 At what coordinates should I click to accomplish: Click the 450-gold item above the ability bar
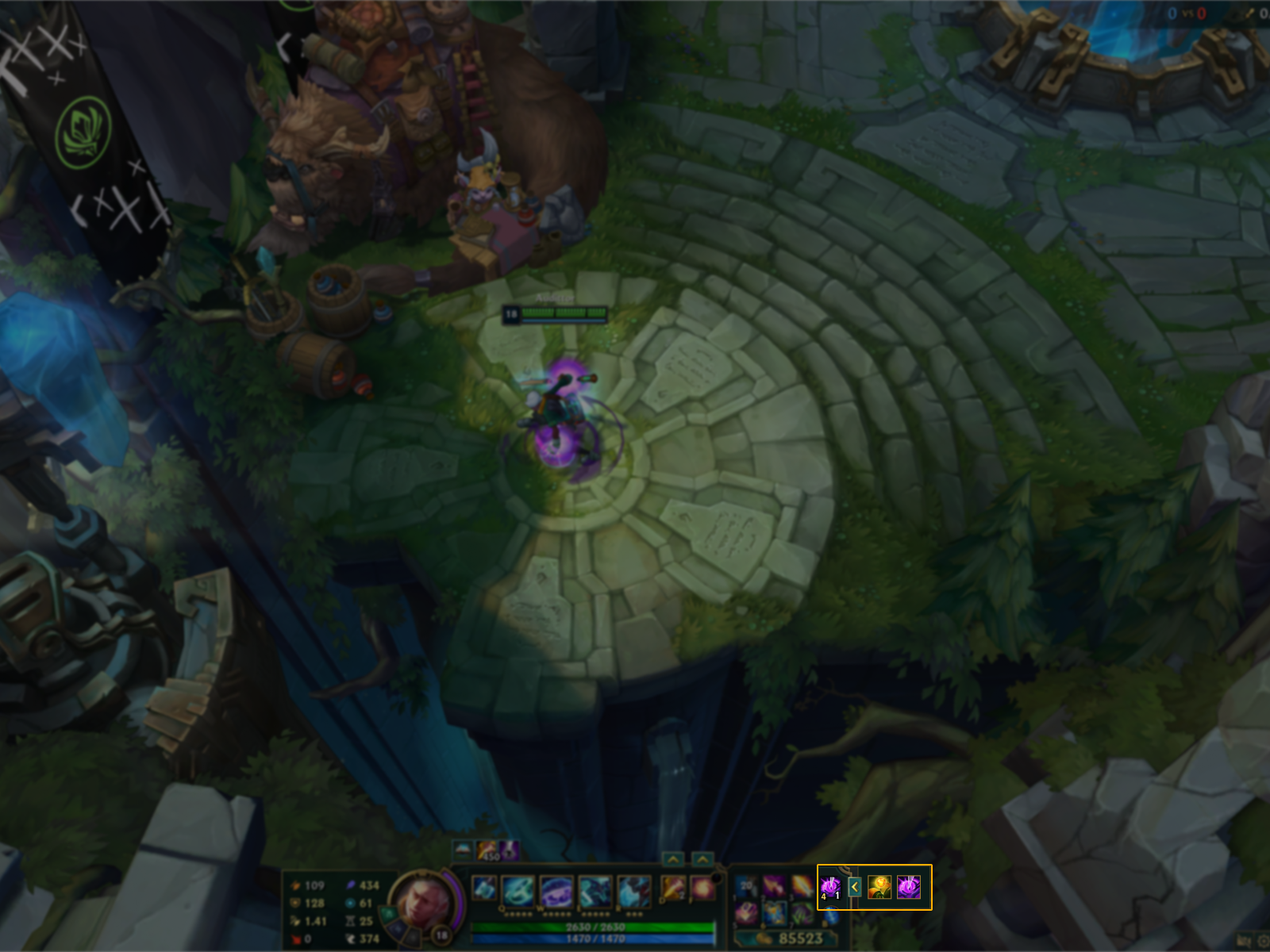[486, 852]
